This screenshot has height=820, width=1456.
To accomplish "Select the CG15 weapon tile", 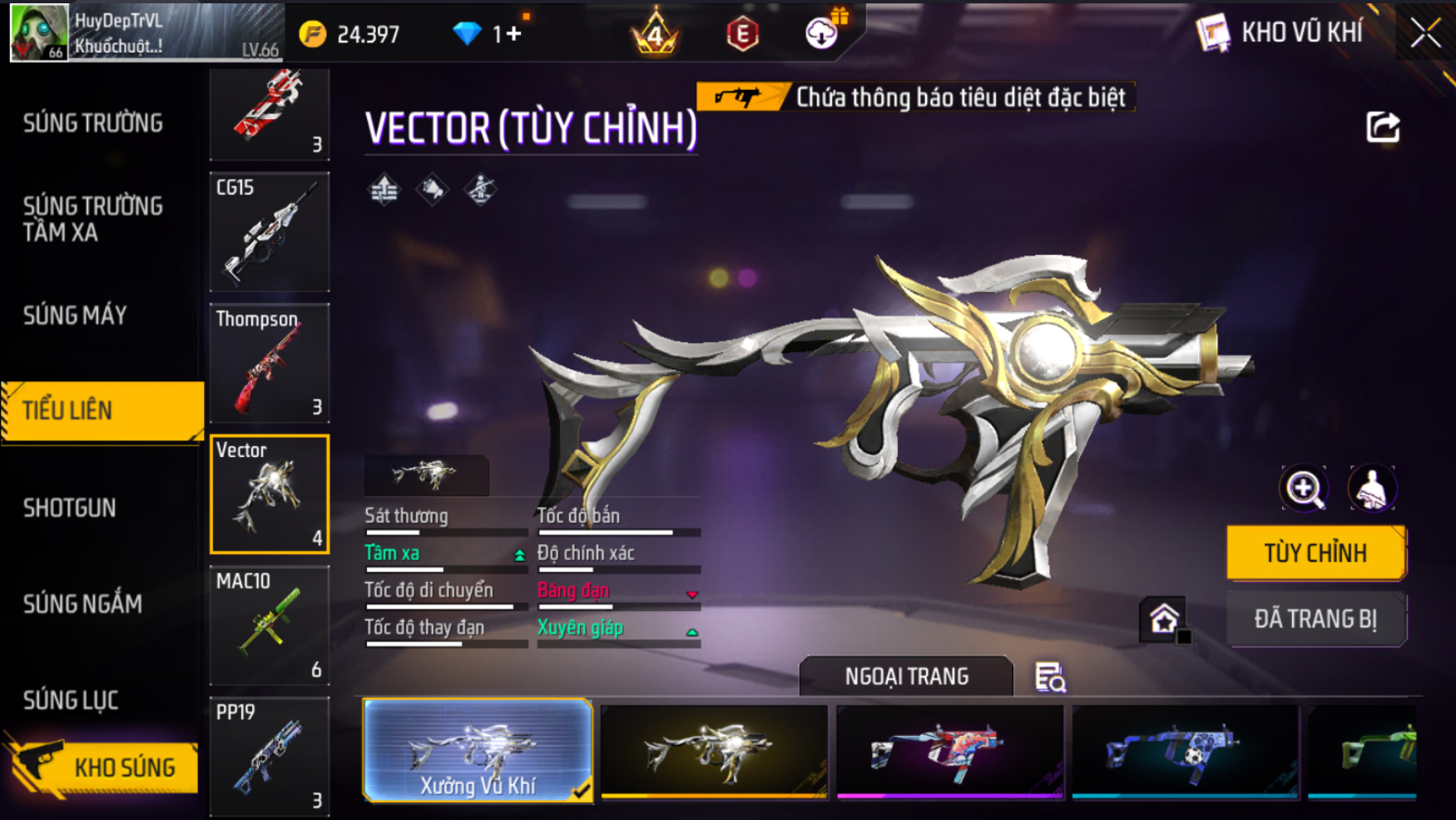I will 270,231.
